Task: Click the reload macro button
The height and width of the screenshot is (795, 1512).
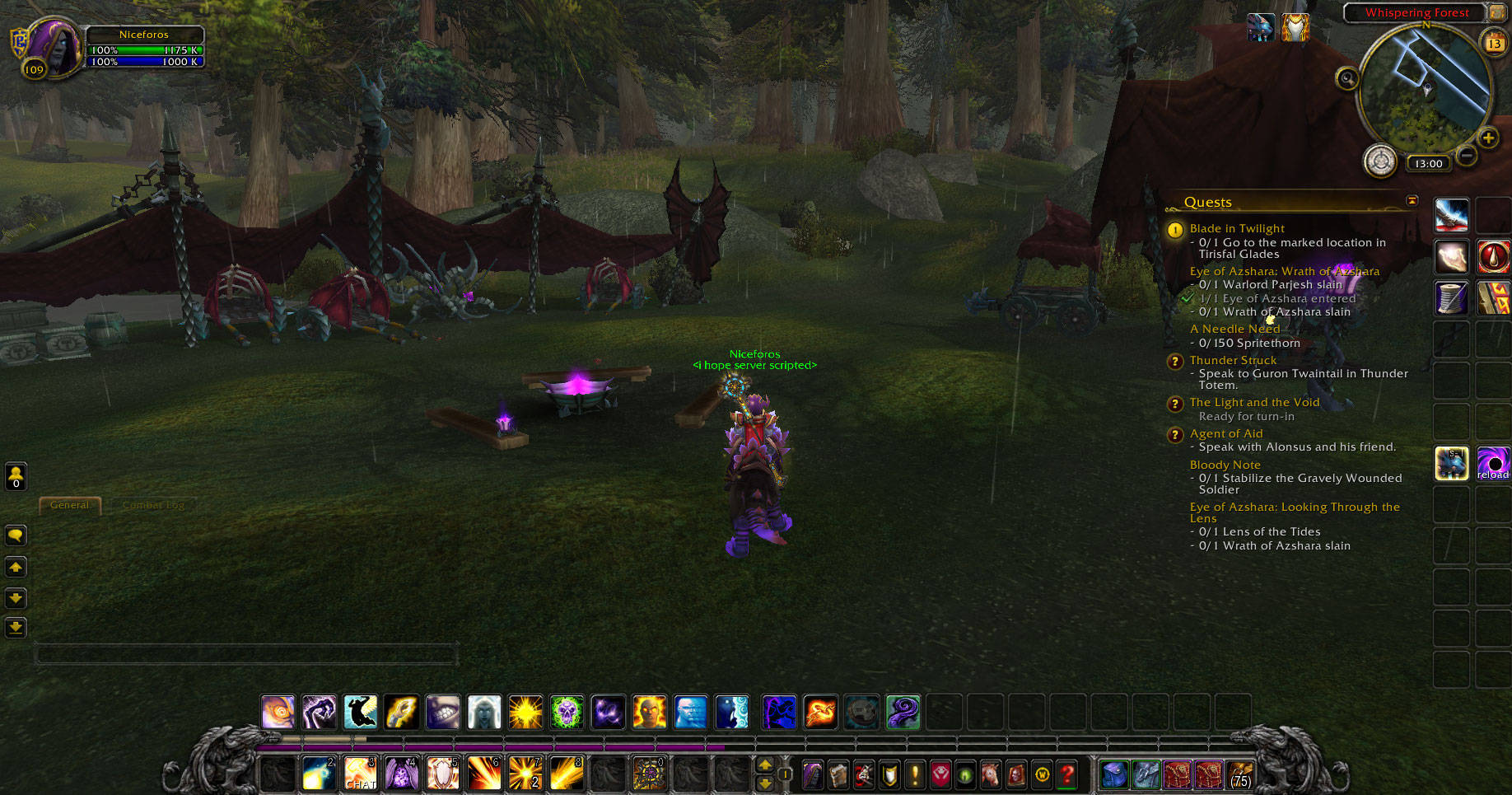Action: click(x=1493, y=464)
